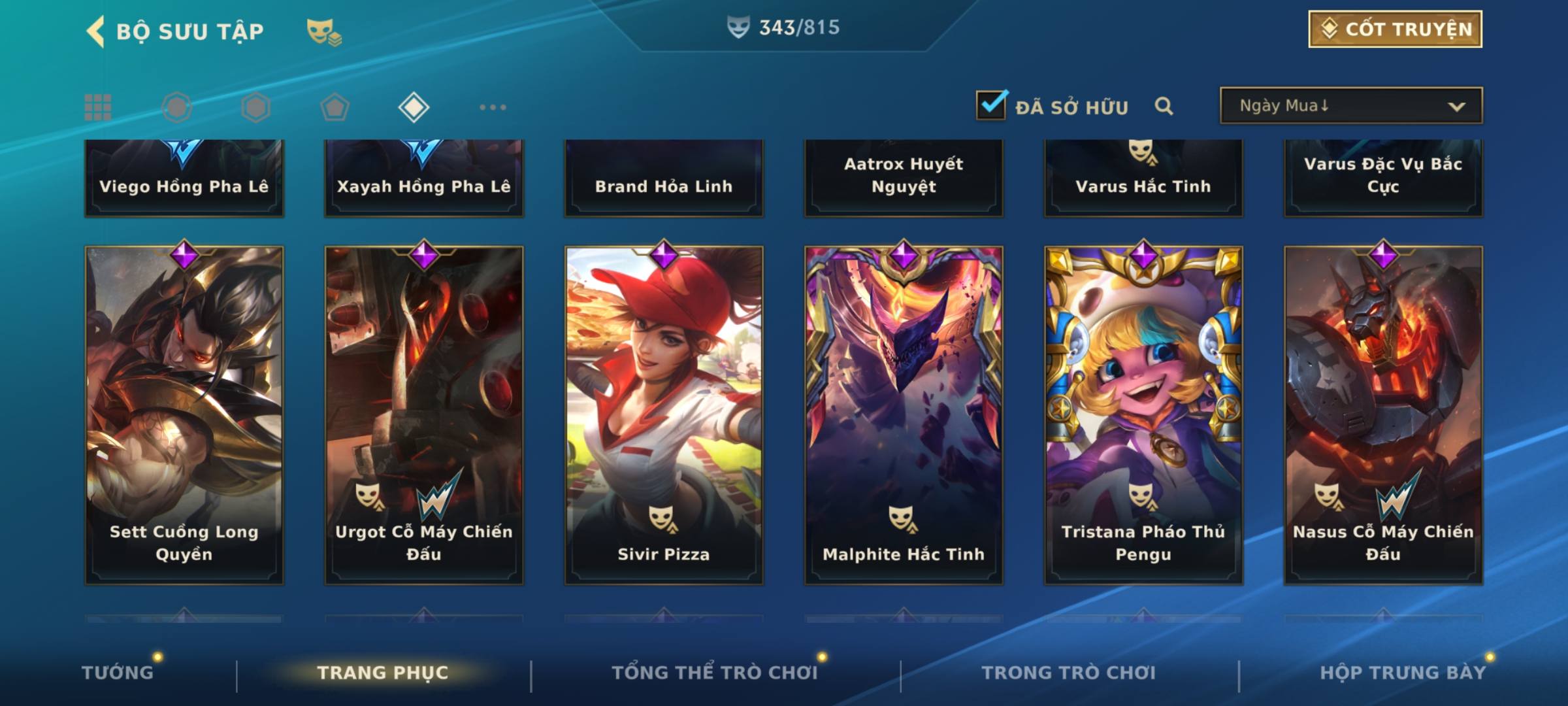Open the Trong Trò Chơi tab
Screen dimensions: 1568x706
(1068, 673)
